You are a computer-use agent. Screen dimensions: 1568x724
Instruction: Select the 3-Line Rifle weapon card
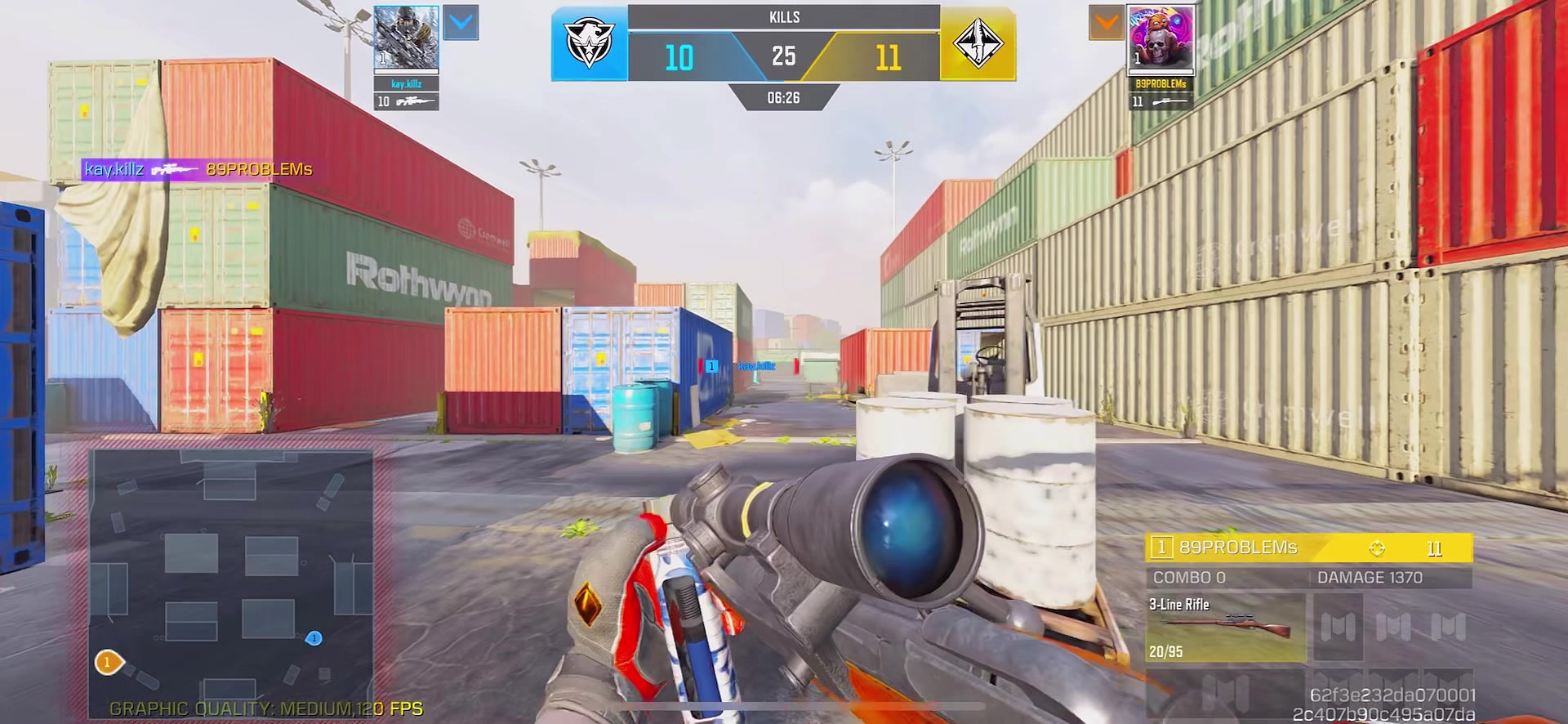(x=1225, y=628)
